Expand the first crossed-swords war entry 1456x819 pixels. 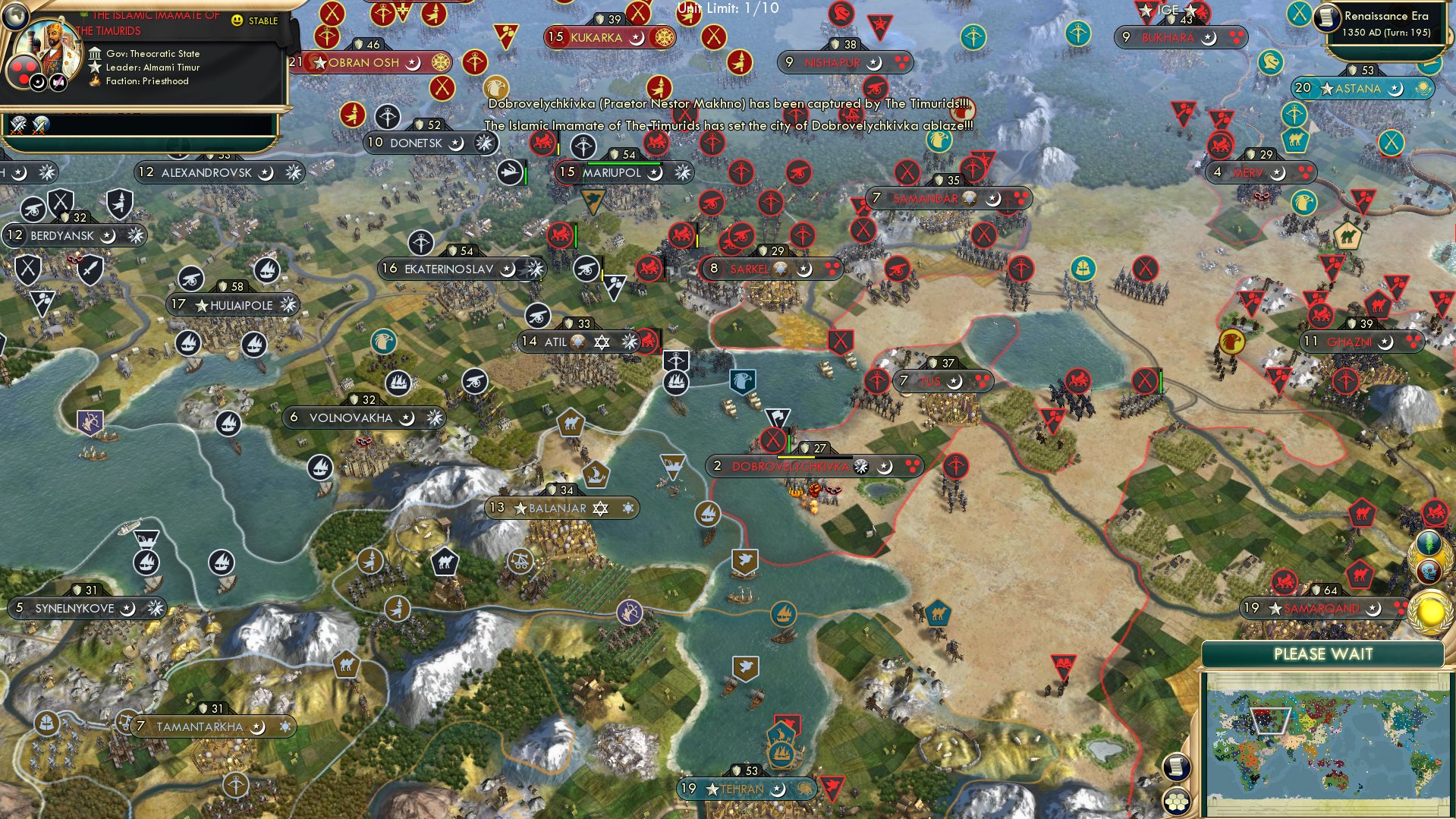click(17, 127)
